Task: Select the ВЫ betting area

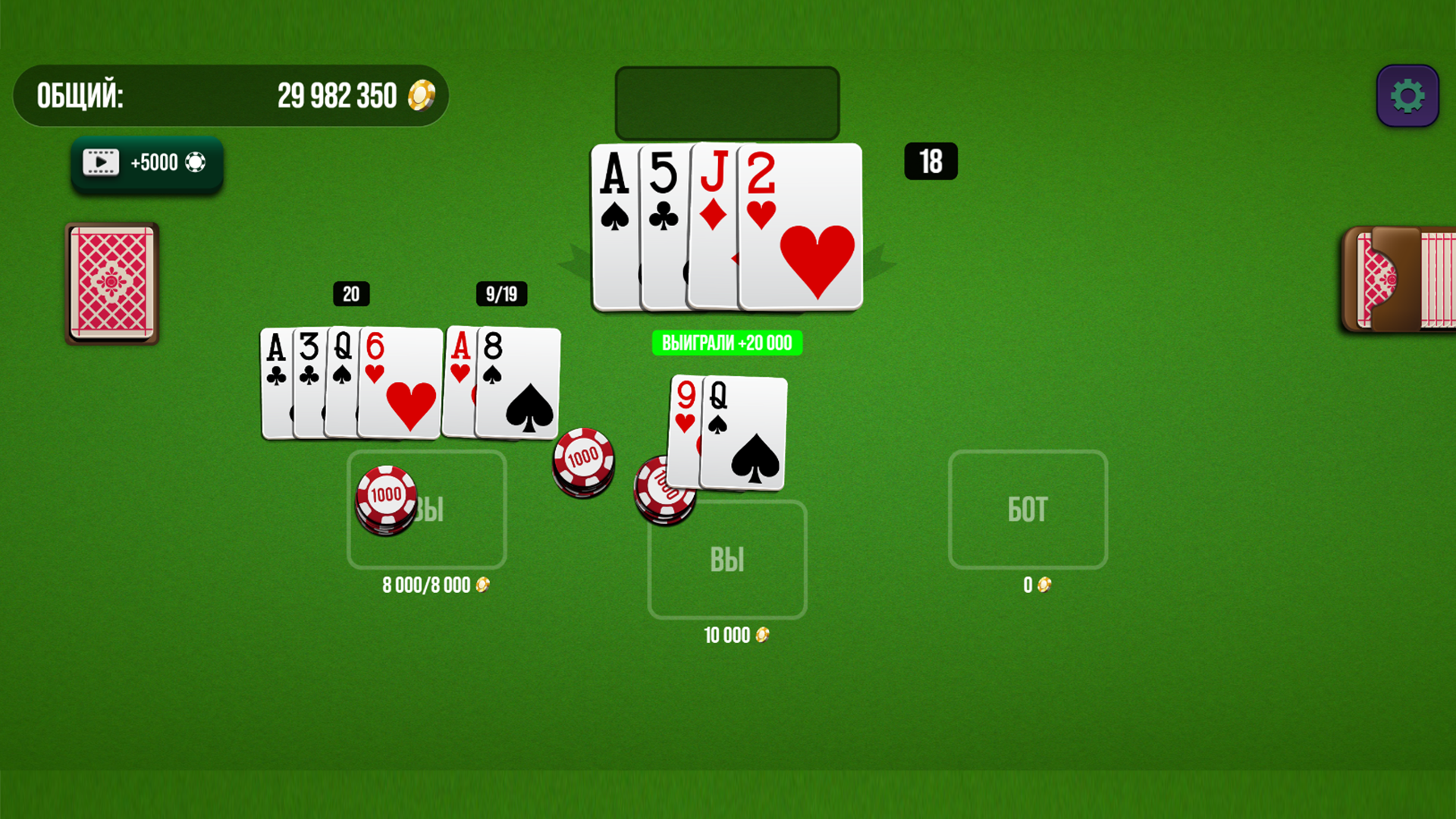Action: tap(726, 559)
